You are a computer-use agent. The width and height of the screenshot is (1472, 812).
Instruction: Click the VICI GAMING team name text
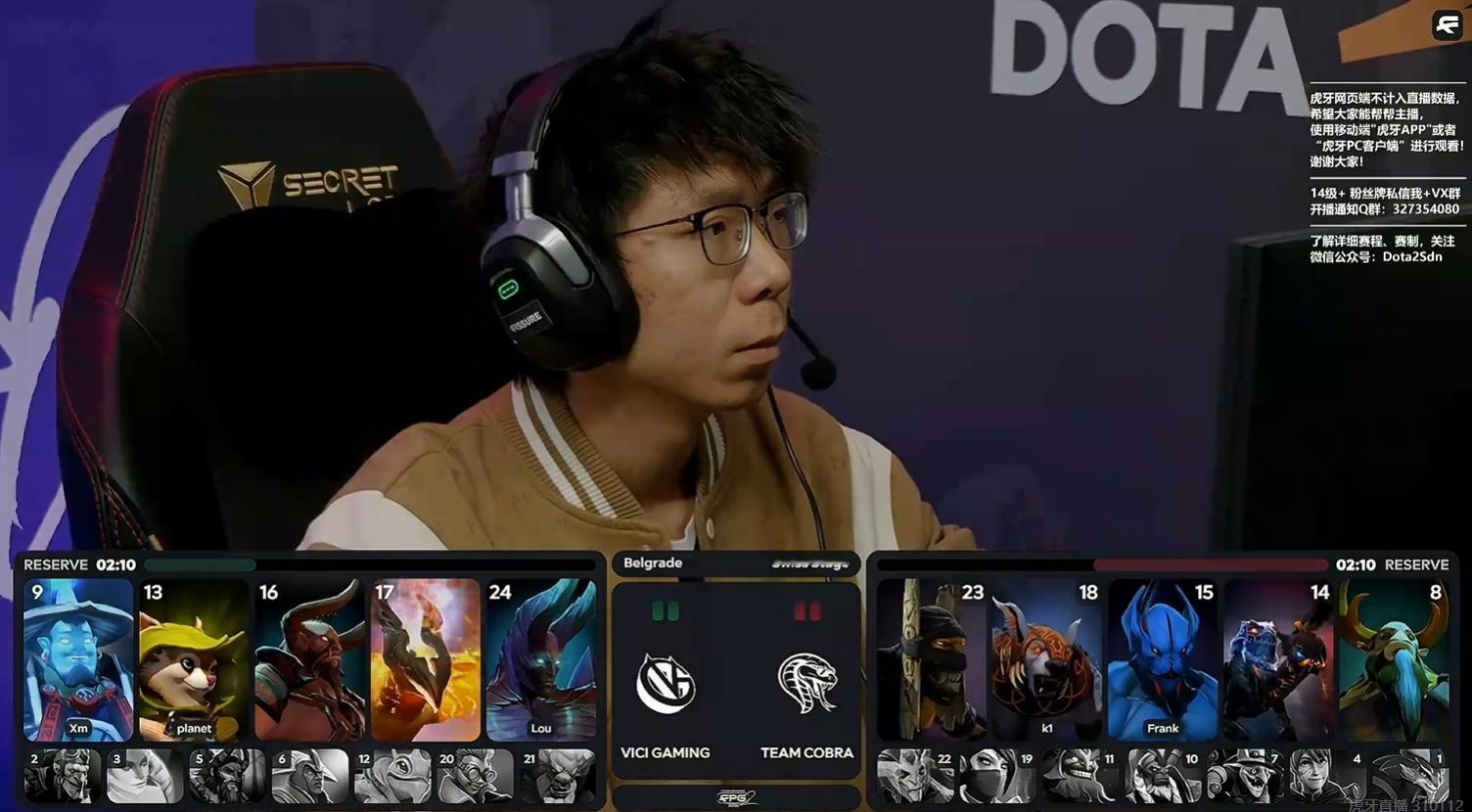pyautogui.click(x=666, y=753)
